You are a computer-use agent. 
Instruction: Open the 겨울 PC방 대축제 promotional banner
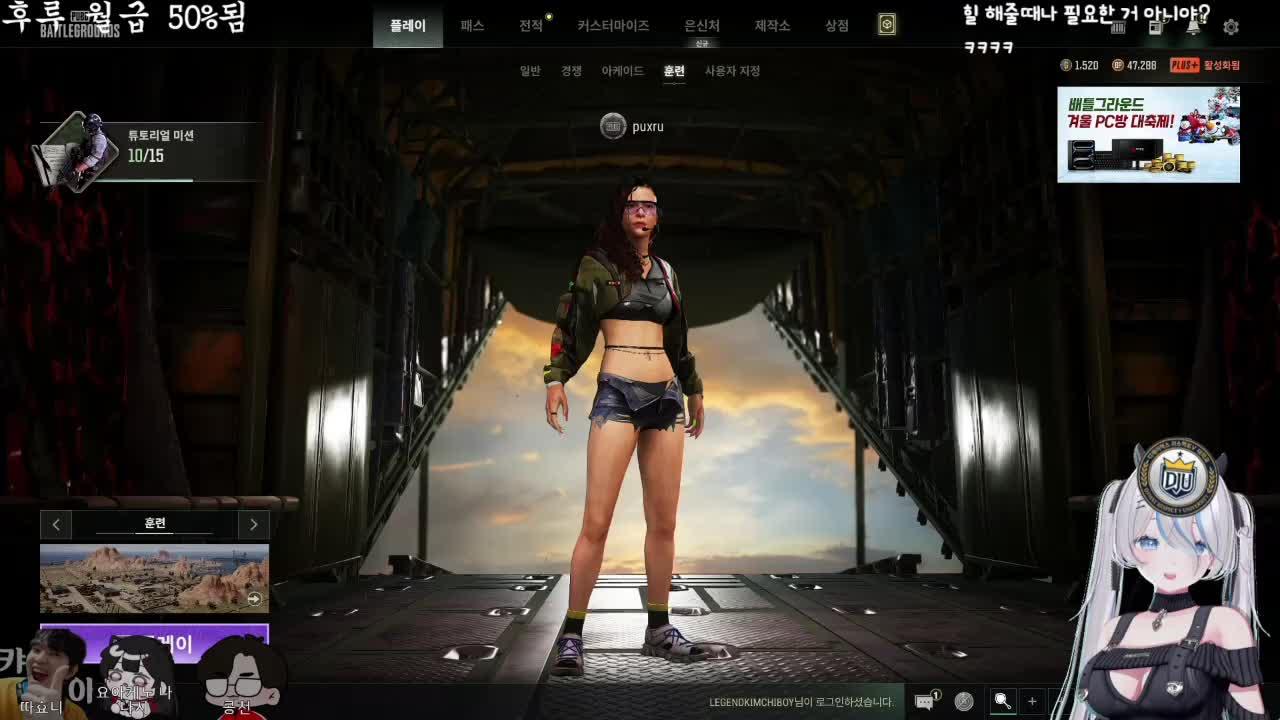coord(1146,134)
